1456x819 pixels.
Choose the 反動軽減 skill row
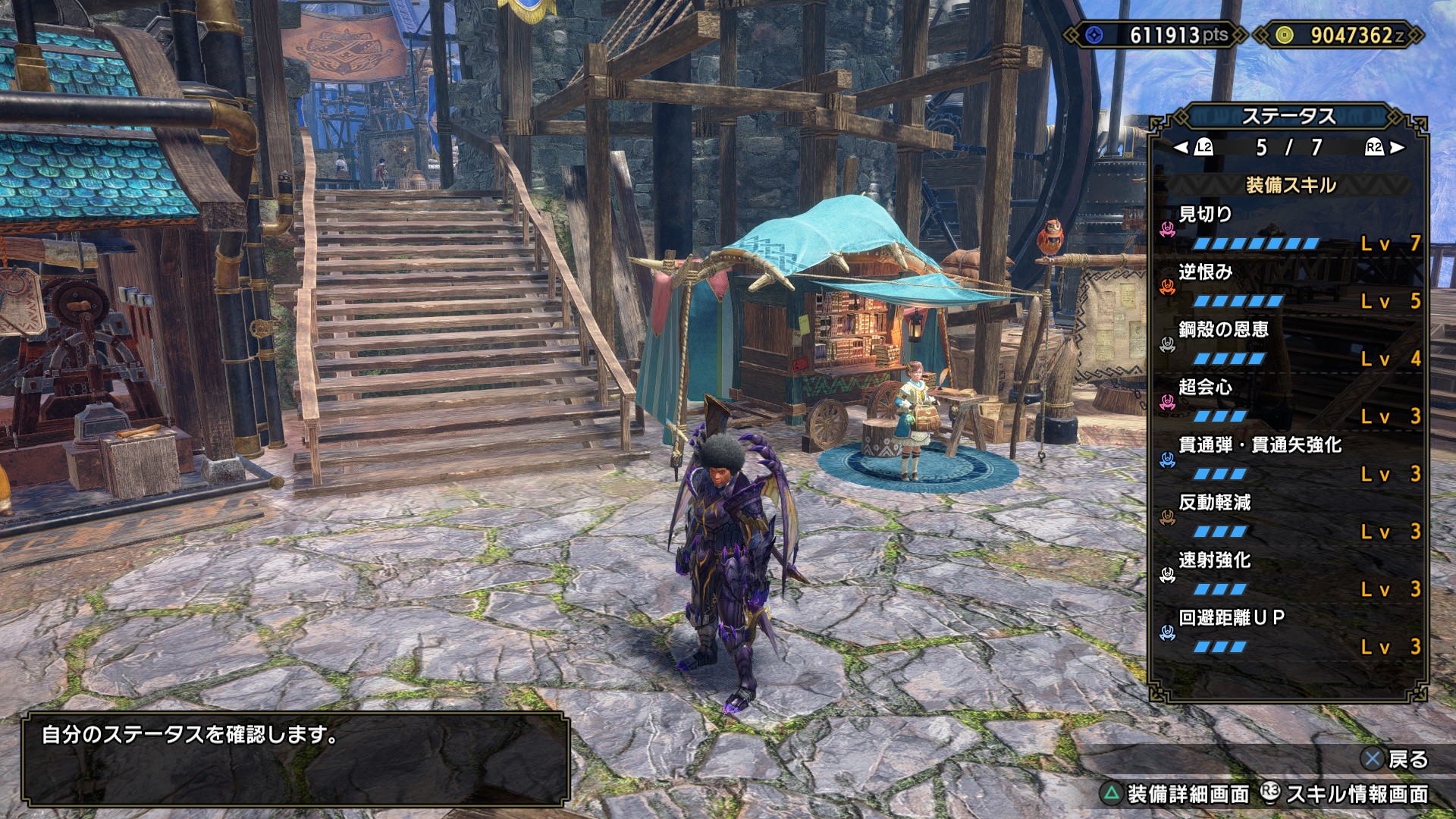[1289, 516]
